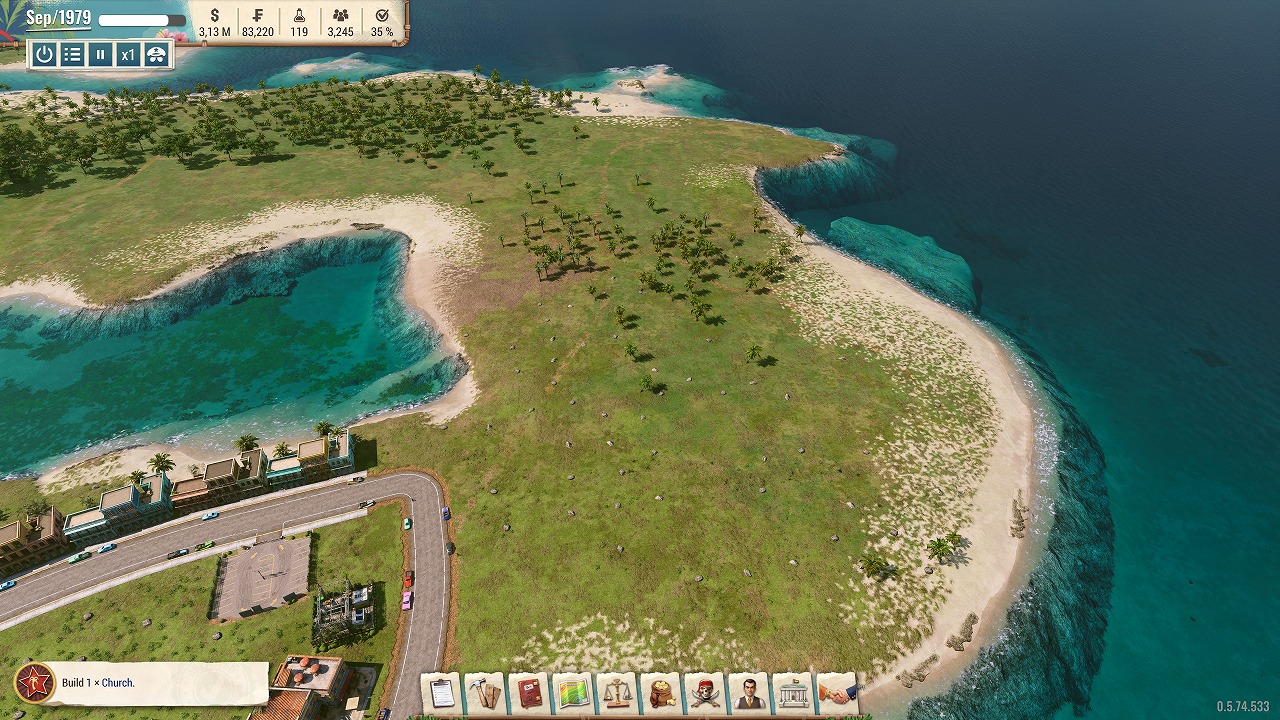Open the hammer and planks build menu
This screenshot has width=1280, height=720.
pyautogui.click(x=484, y=693)
